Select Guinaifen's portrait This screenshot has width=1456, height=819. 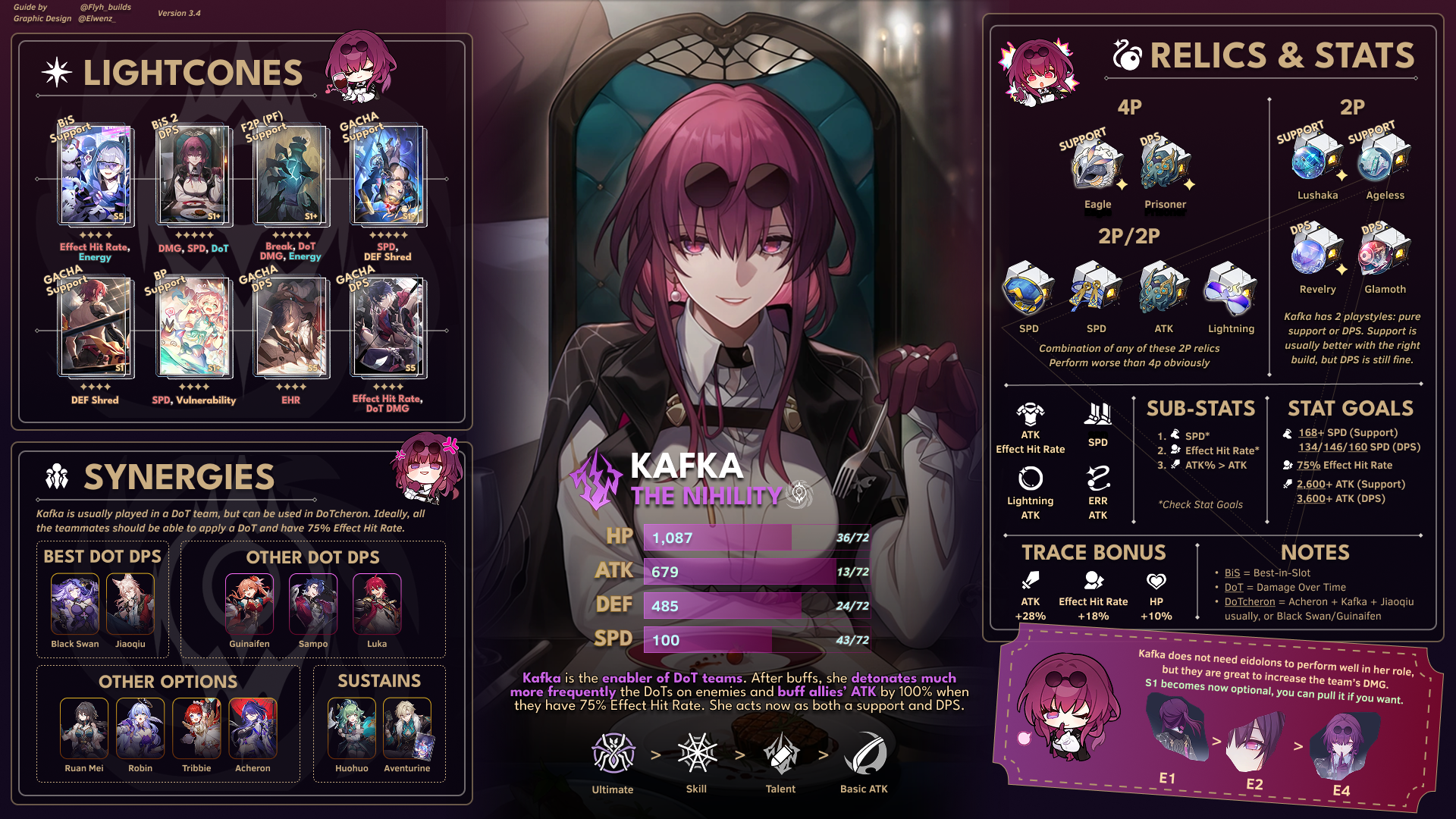pos(249,604)
